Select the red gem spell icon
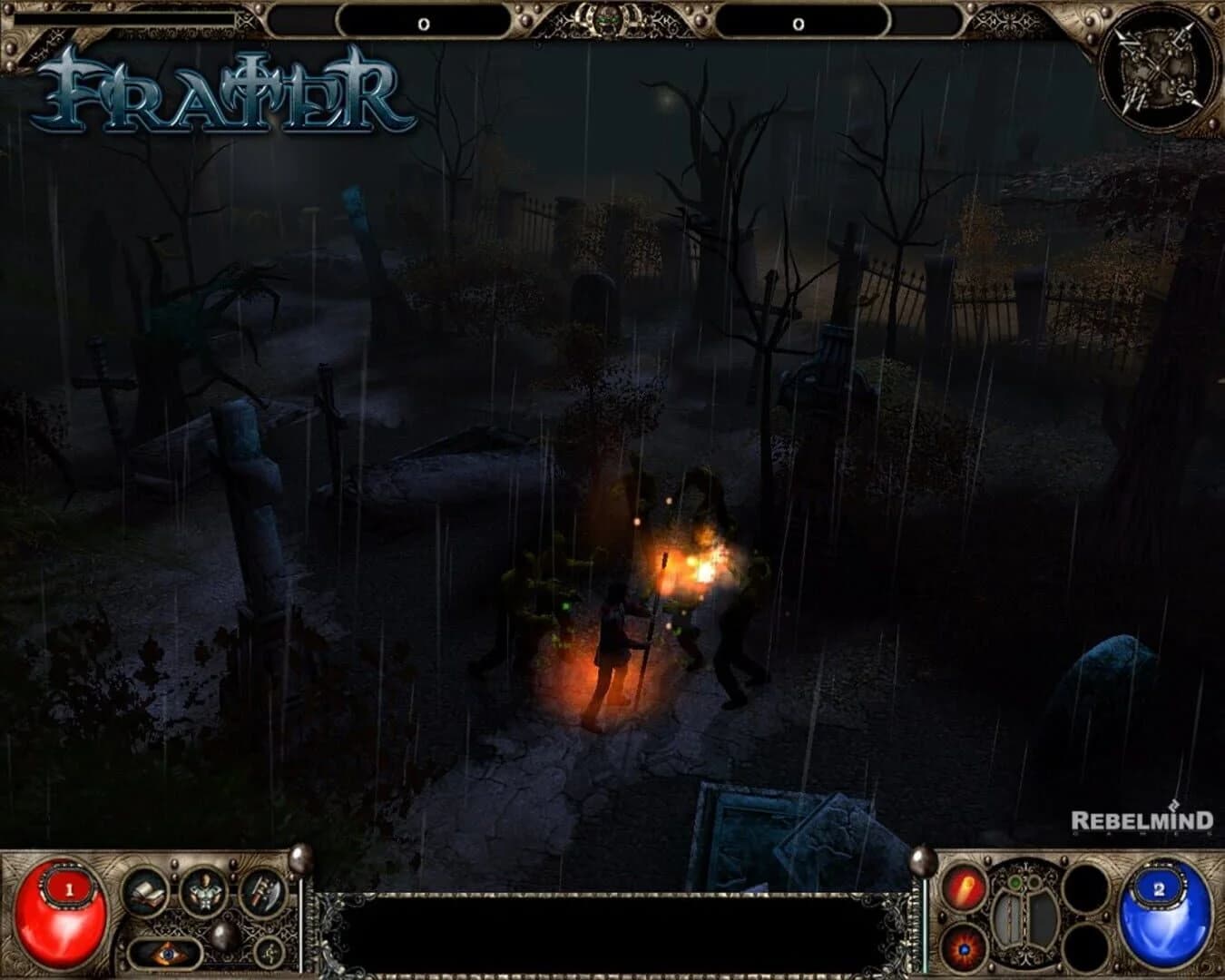The image size is (1225, 980). [965, 947]
